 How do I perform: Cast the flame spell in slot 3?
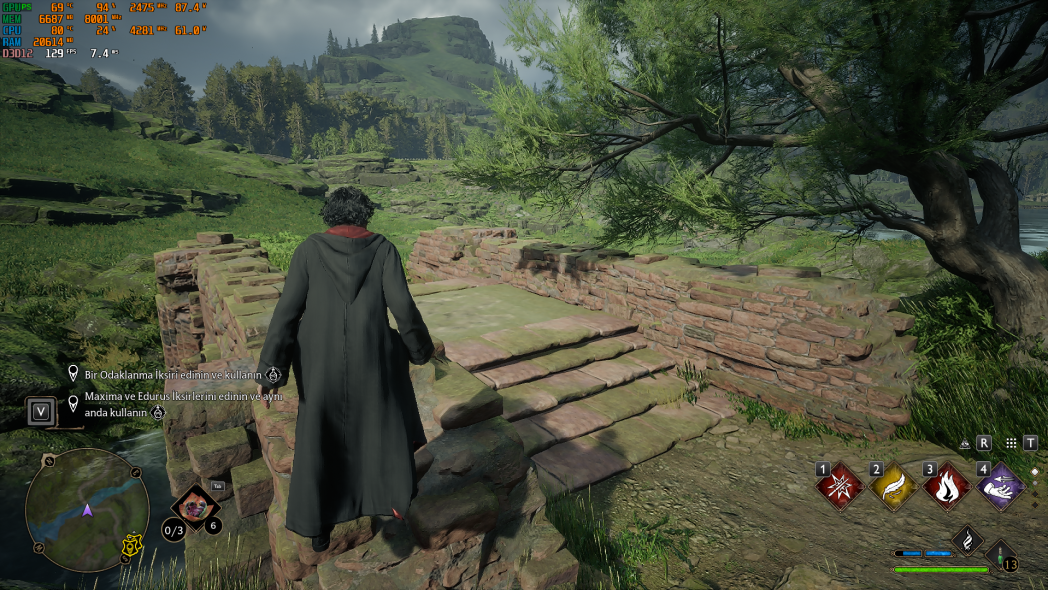click(946, 487)
